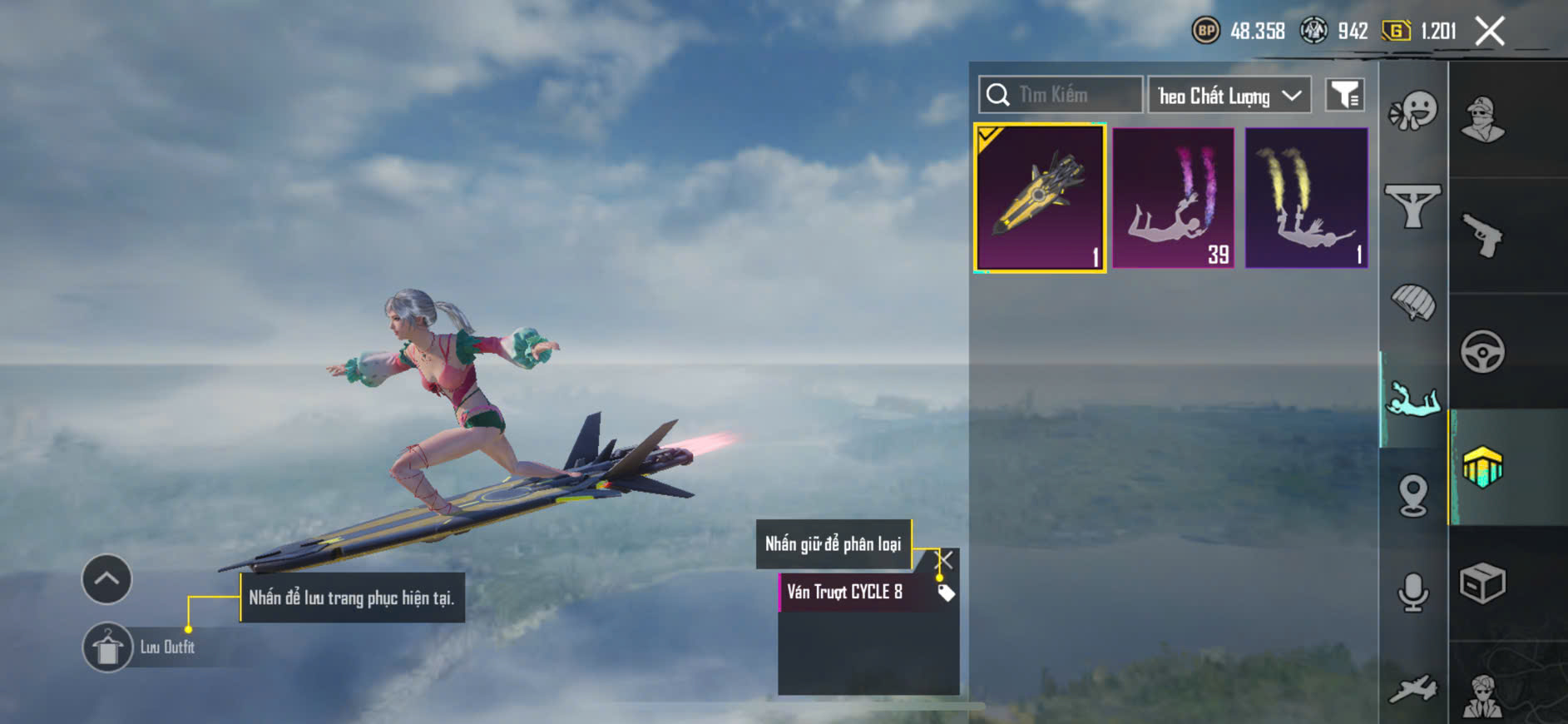Save the look with Lưu Outfit
Viewport: 1568px width, 724px height.
[x=107, y=647]
